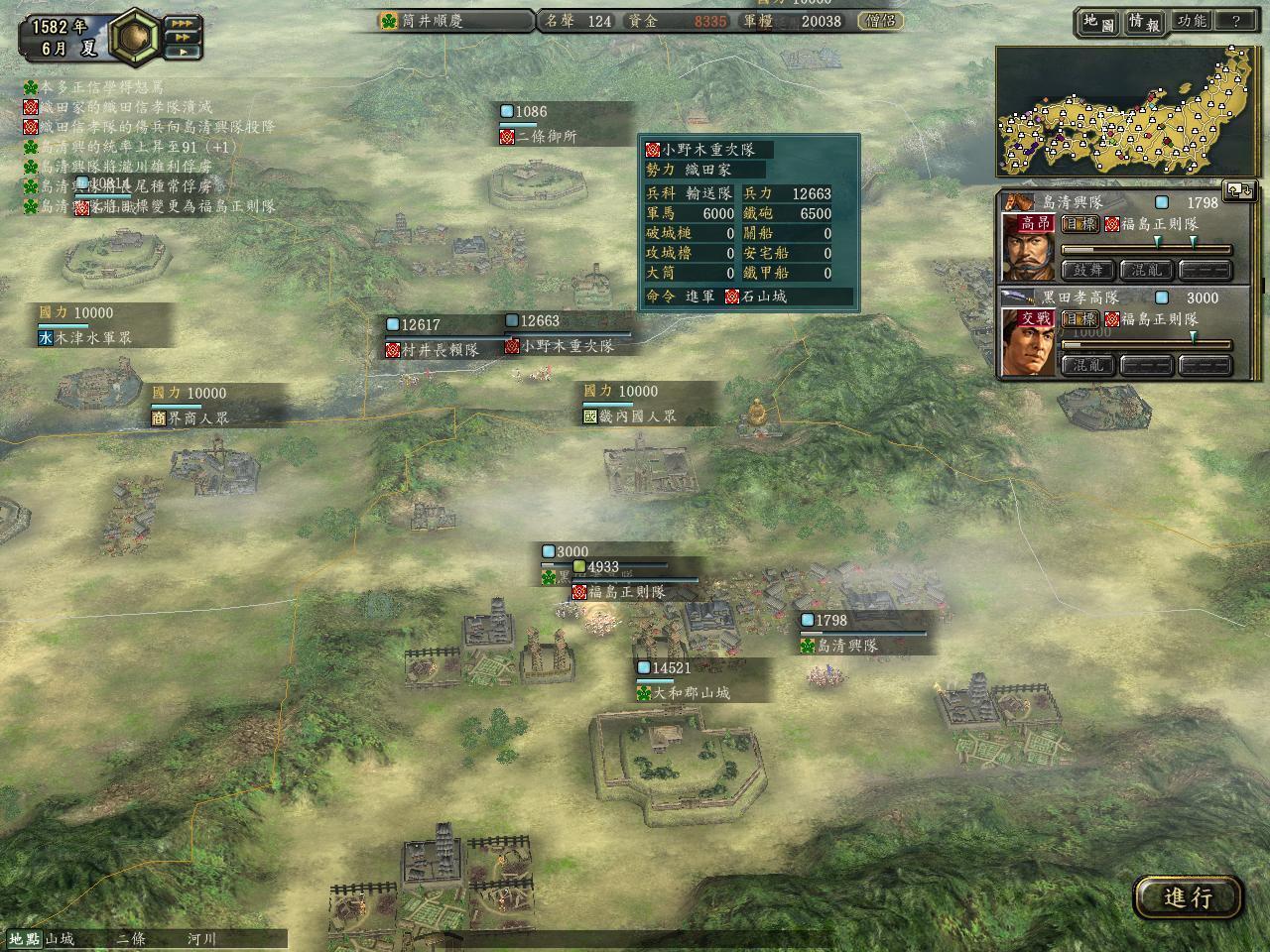This screenshot has width=1270, height=952.
Task: Open the 地圖 map menu
Action: [1098, 22]
